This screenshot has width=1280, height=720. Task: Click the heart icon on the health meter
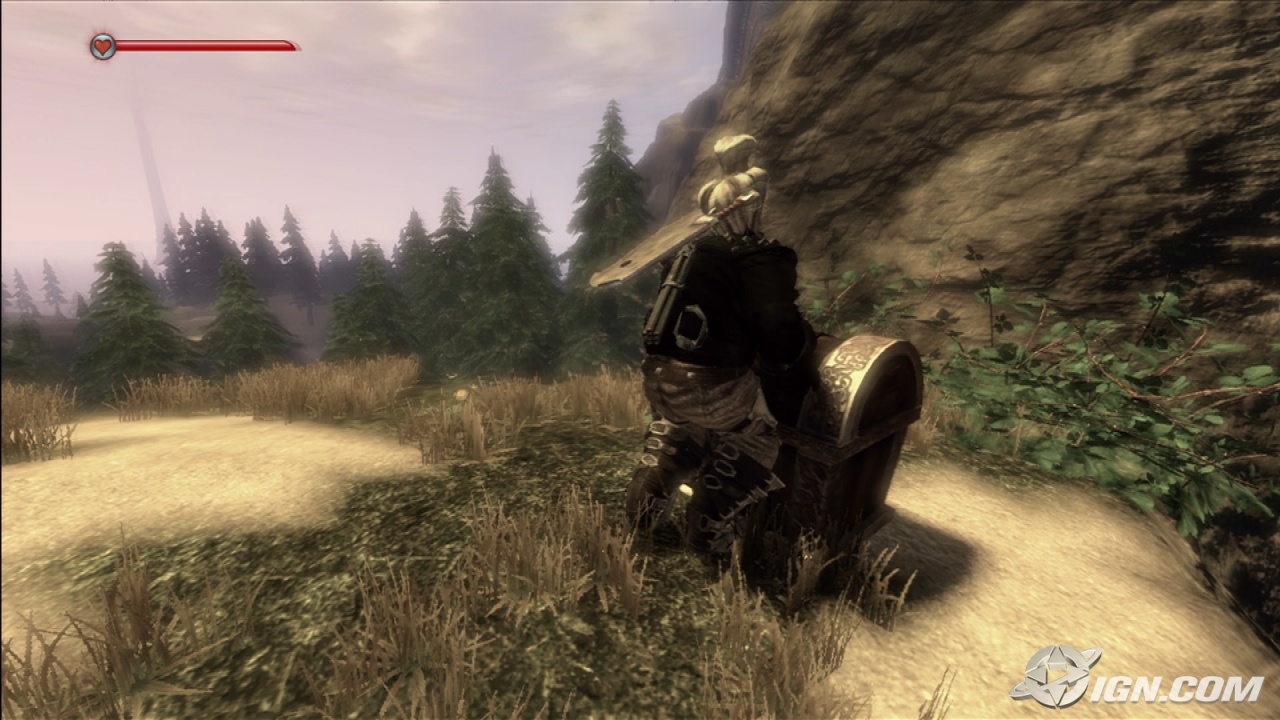[101, 45]
